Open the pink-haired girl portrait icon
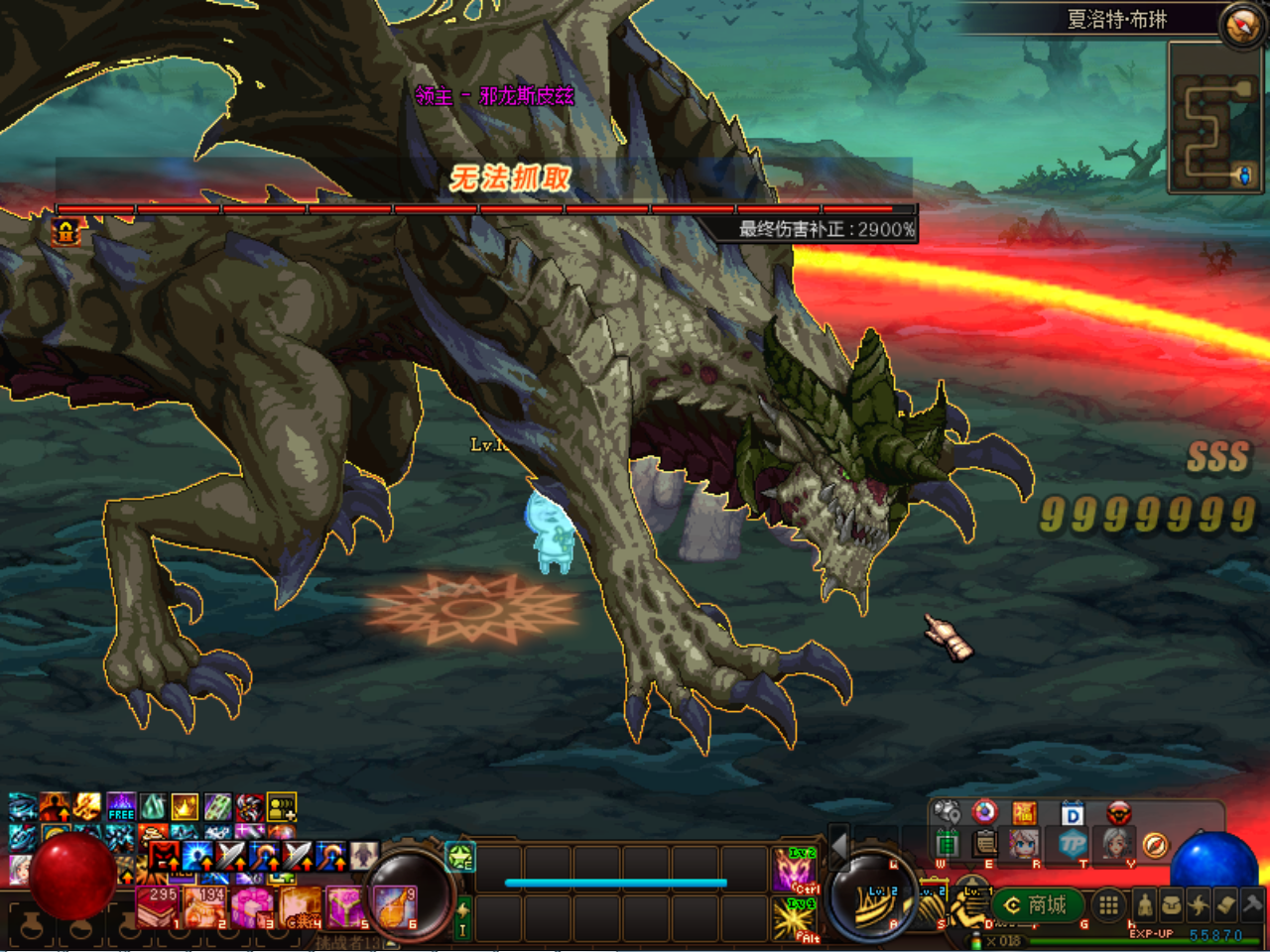Screen dimensions: 1270x952 (x=1023, y=845)
